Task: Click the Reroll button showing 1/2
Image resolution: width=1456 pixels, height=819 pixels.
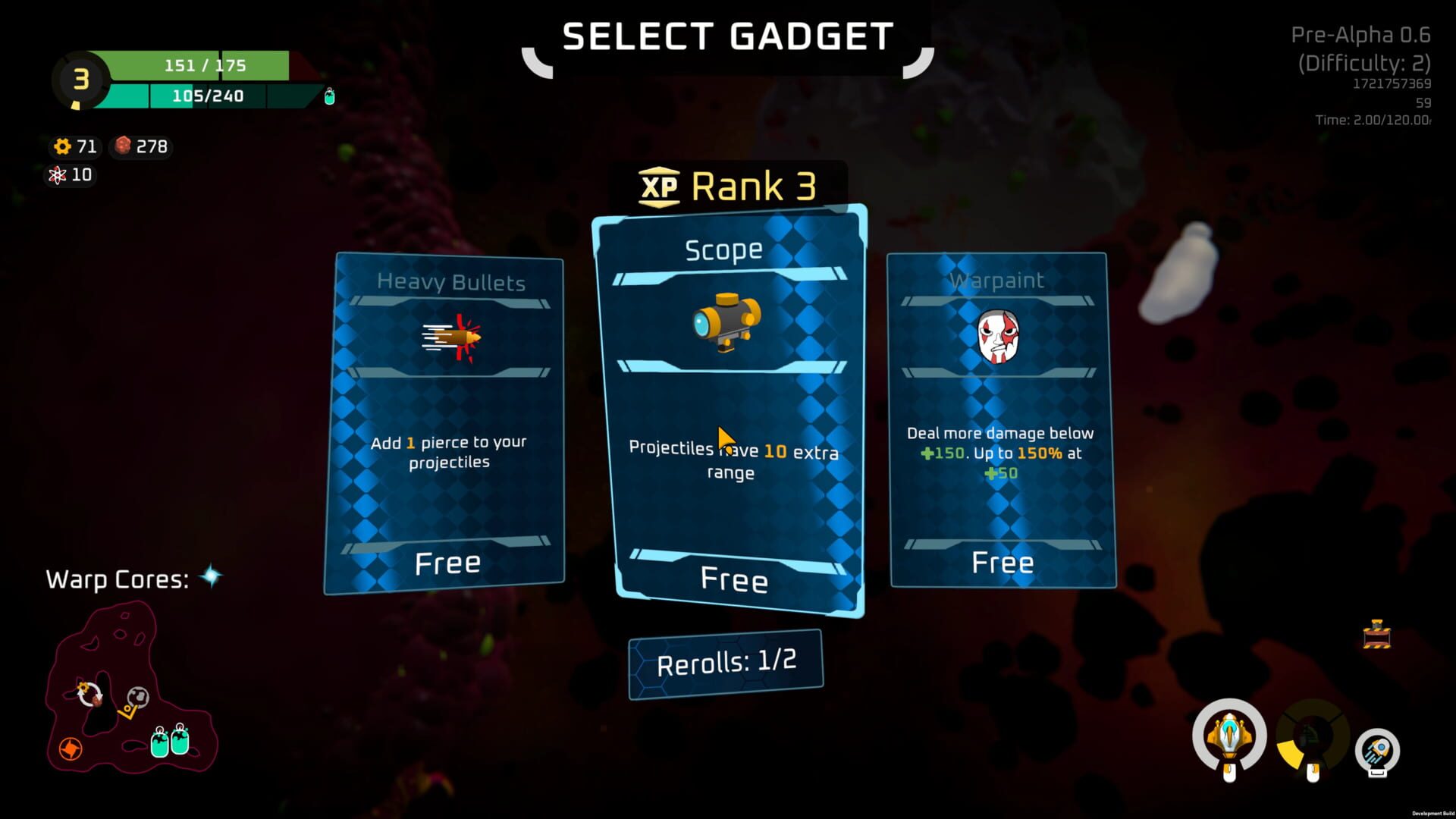Action: (725, 660)
